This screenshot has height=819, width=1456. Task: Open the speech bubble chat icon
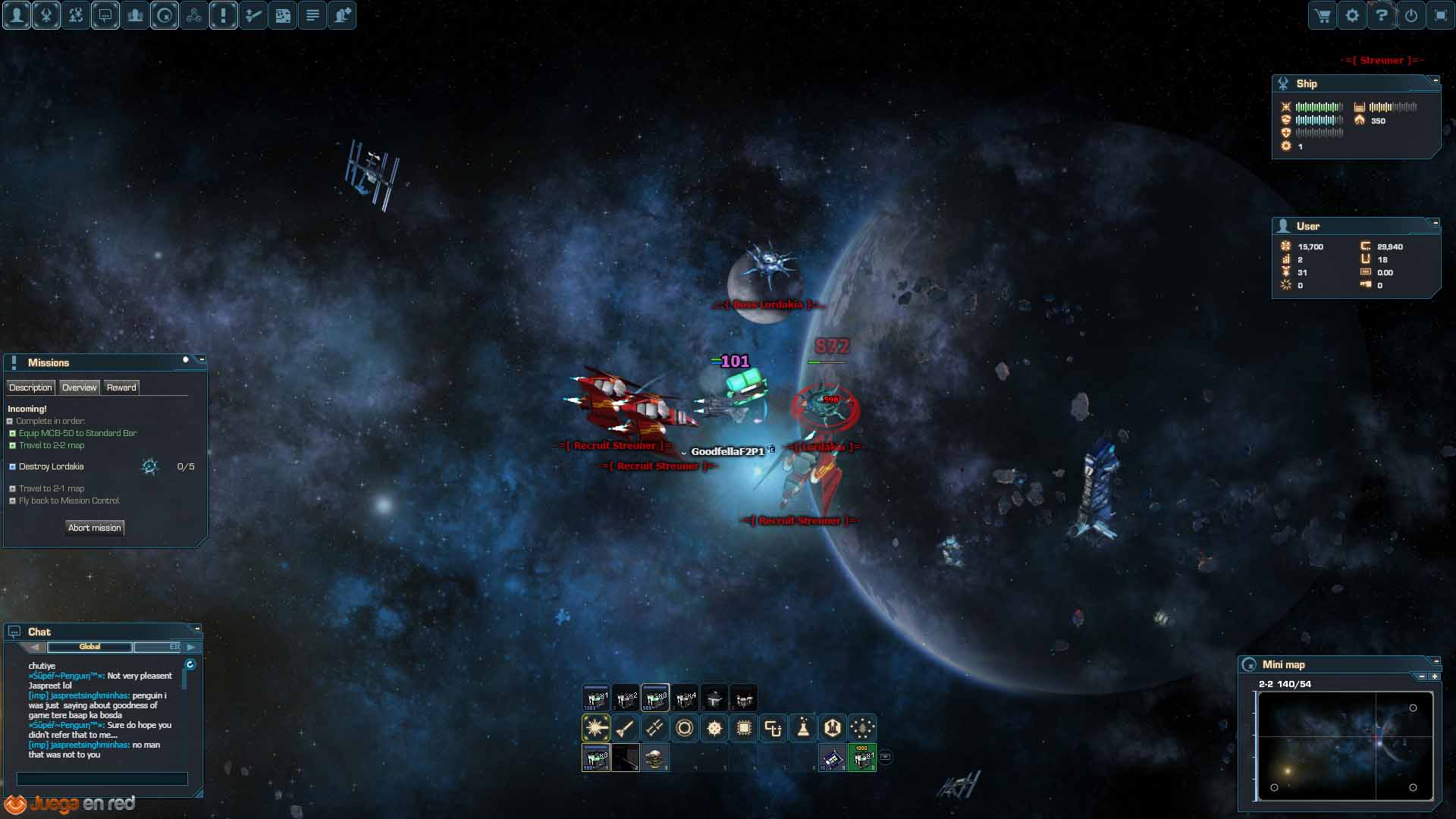(105, 15)
